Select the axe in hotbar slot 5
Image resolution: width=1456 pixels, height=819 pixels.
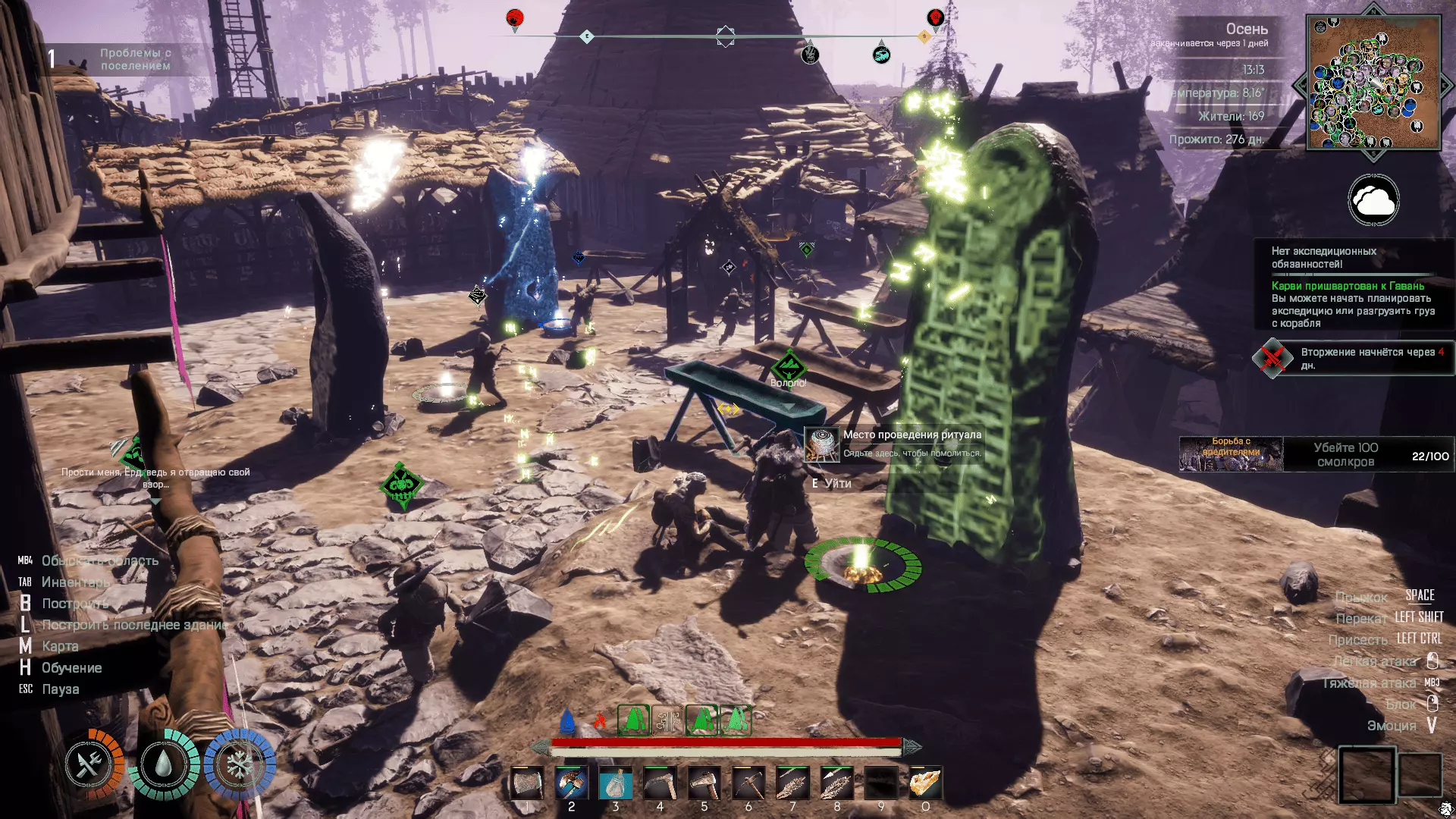704,783
